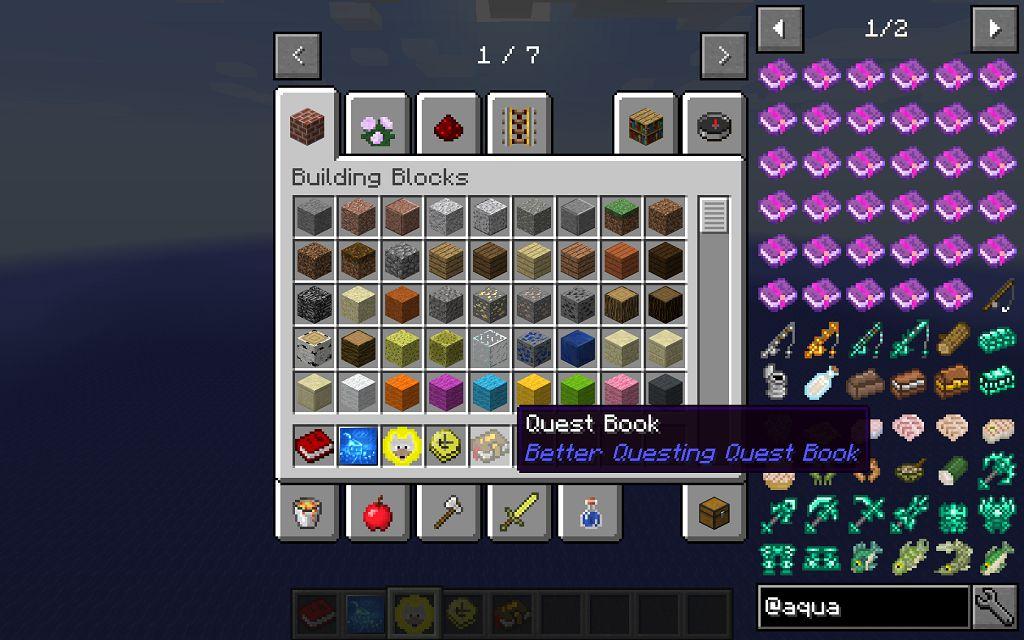Open the compass search tab
Image resolution: width=1024 pixels, height=640 pixels.
coord(715,126)
